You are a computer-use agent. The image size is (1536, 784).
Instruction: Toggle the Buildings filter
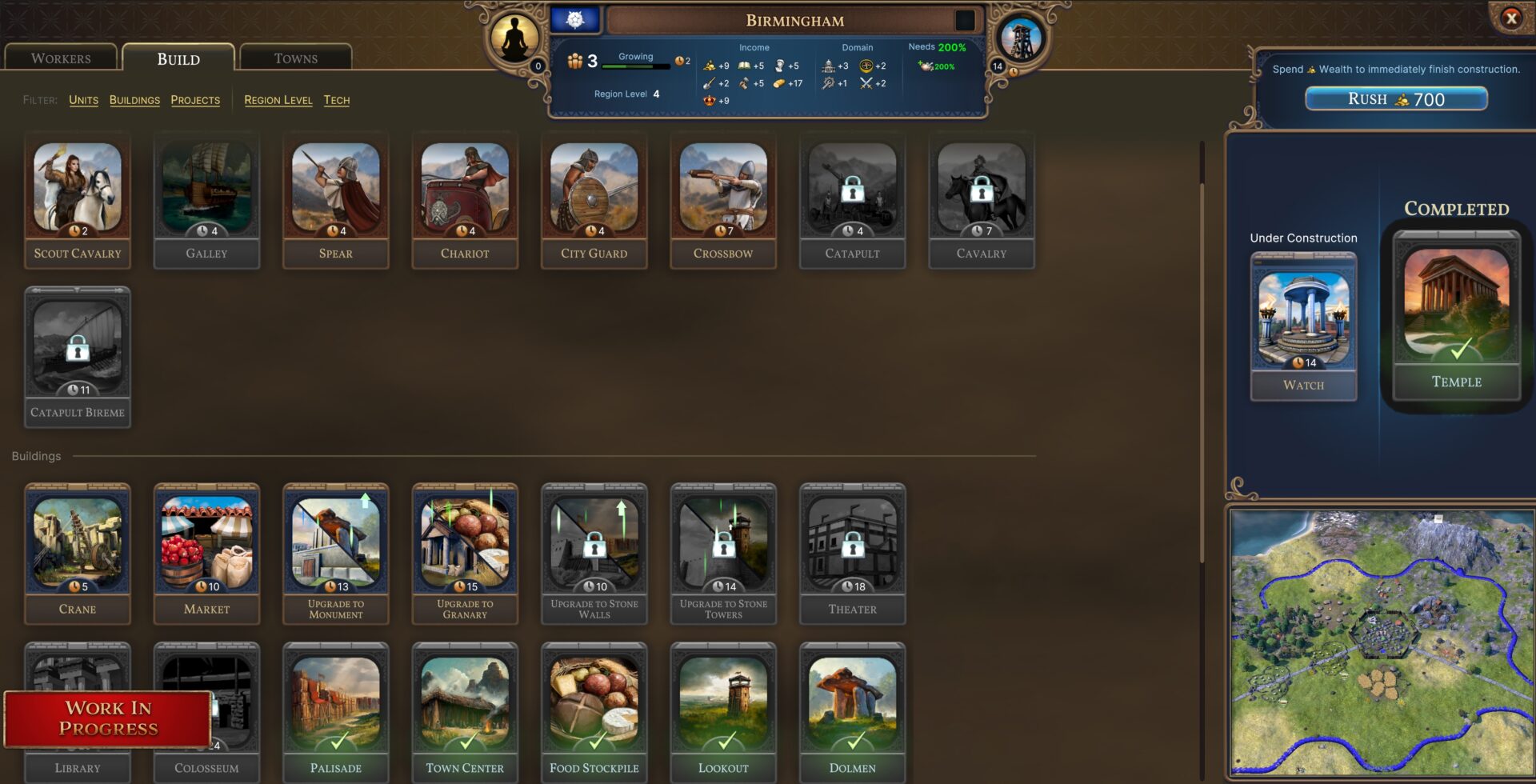134,100
